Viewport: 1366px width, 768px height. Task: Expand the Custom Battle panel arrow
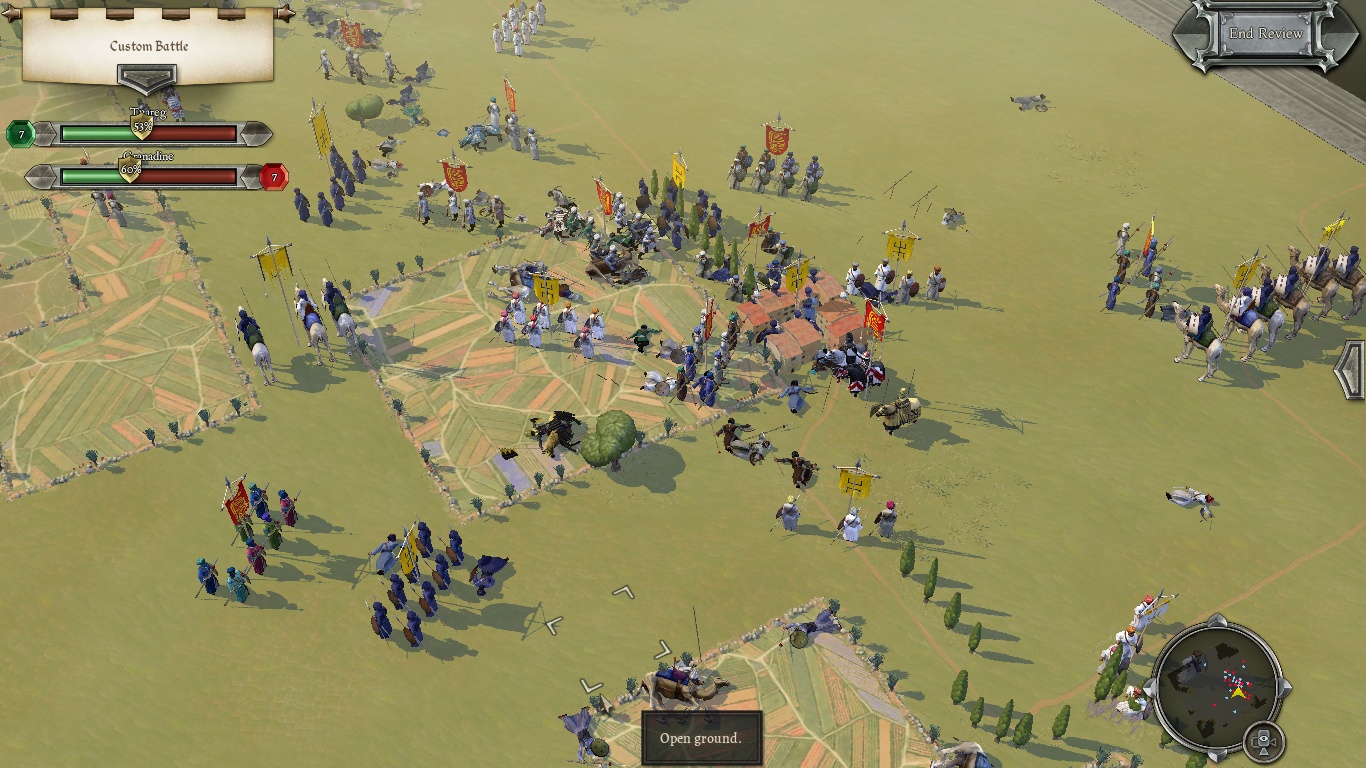[147, 78]
